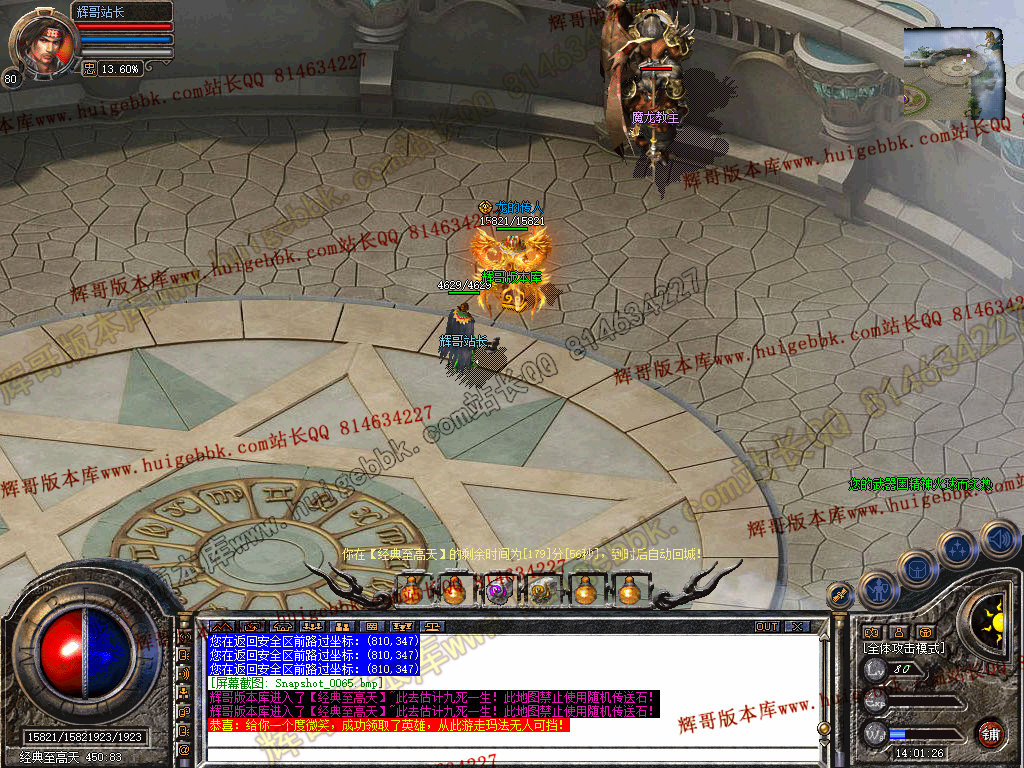Open the small person icon above attack mode

[899, 632]
